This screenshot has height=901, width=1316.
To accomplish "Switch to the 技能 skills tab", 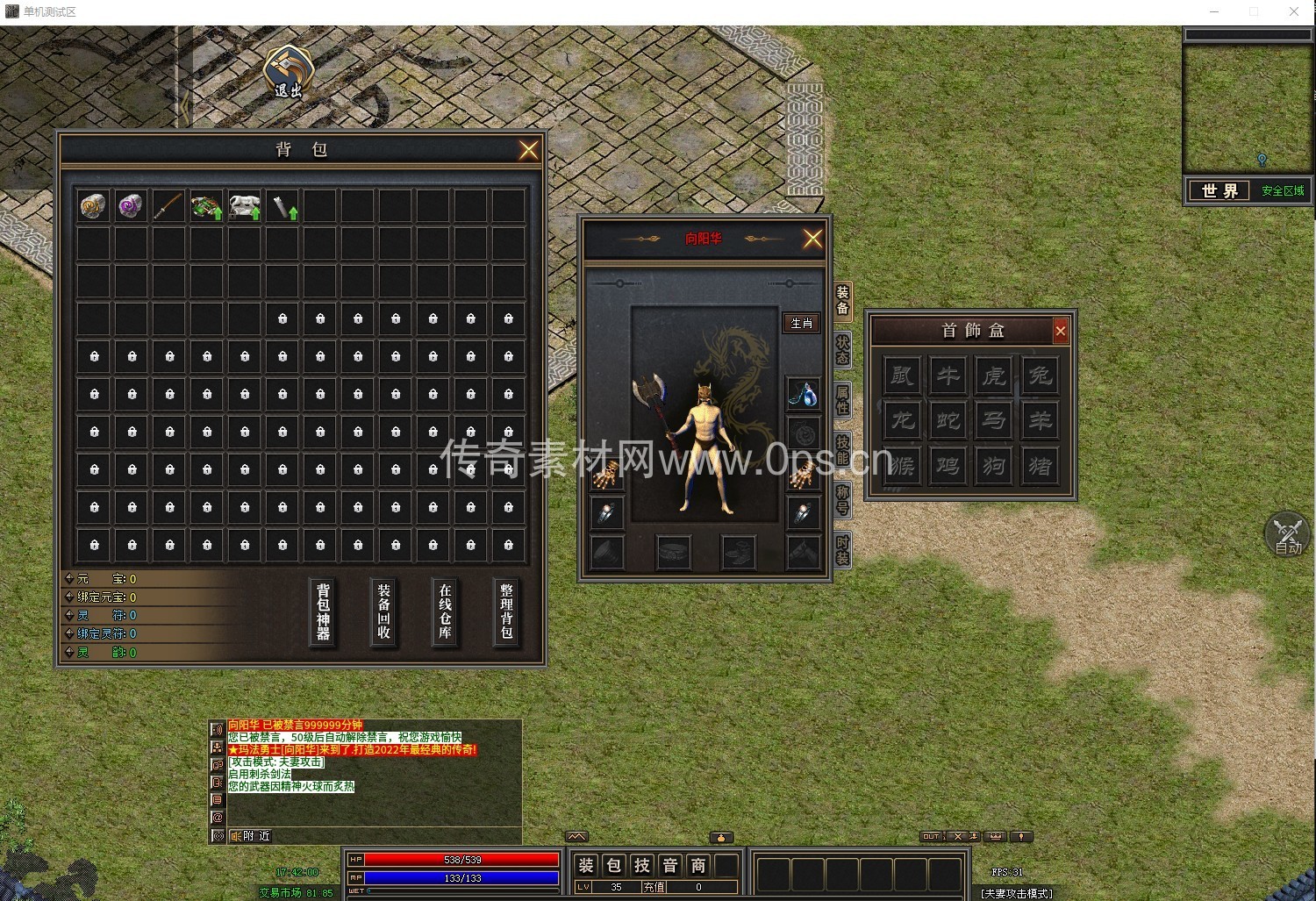I will tap(842, 449).
